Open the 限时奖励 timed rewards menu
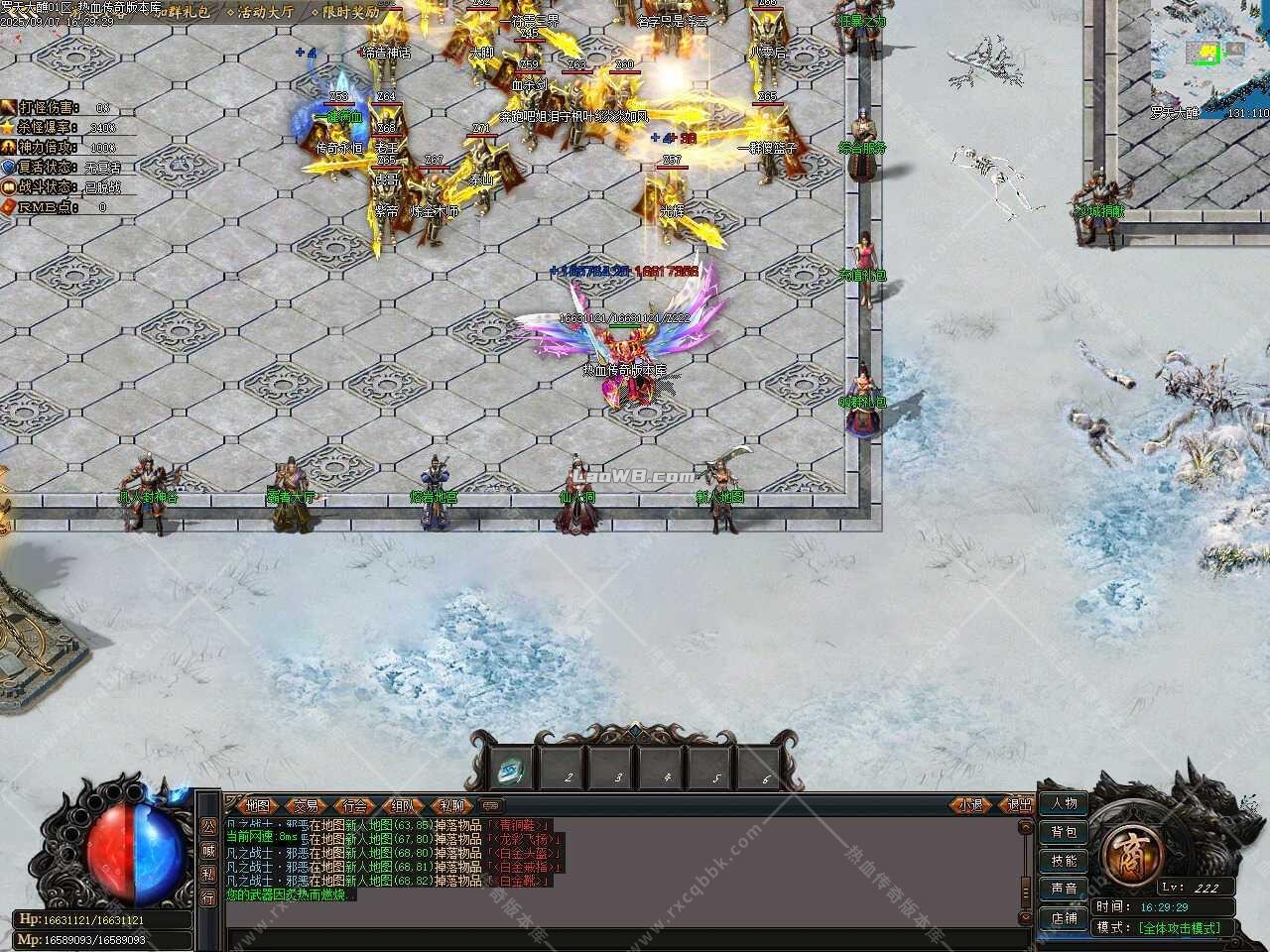 (x=344, y=13)
